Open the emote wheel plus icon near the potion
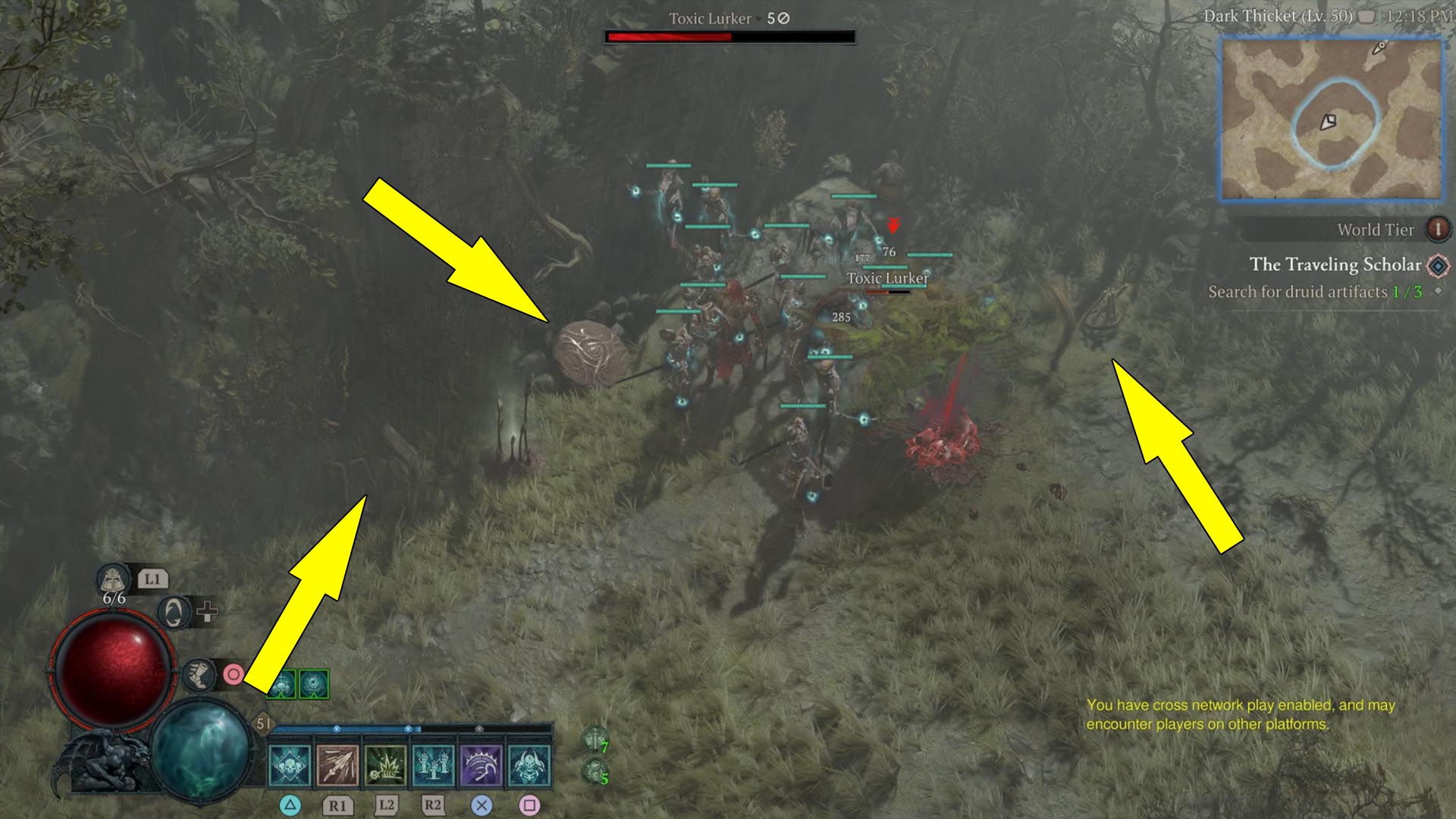 click(206, 611)
